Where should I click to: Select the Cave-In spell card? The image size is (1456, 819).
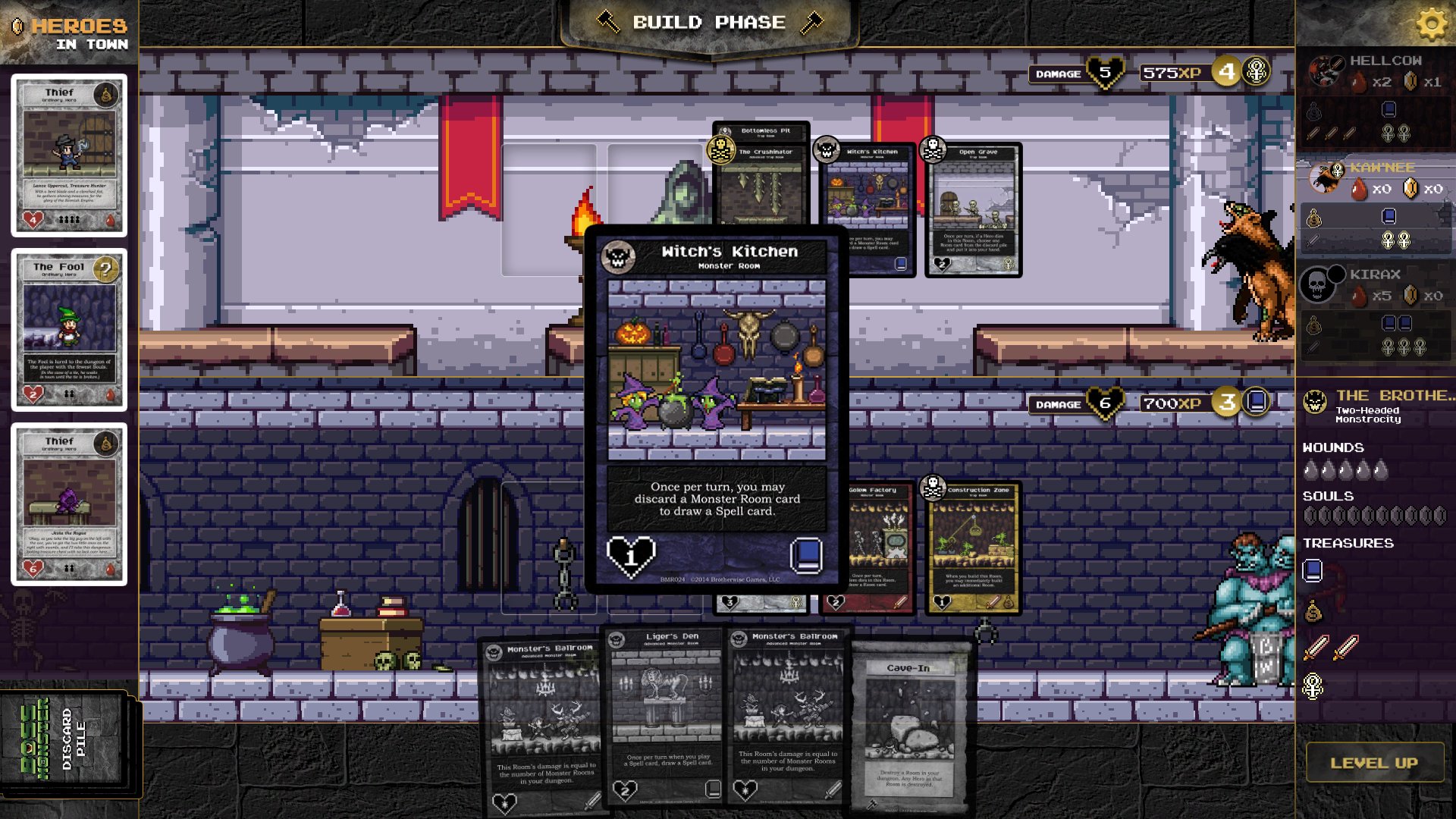(908, 720)
